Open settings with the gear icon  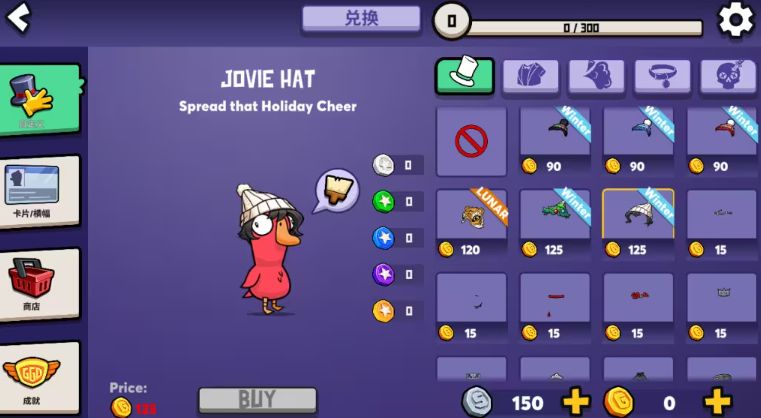pyautogui.click(x=736, y=19)
